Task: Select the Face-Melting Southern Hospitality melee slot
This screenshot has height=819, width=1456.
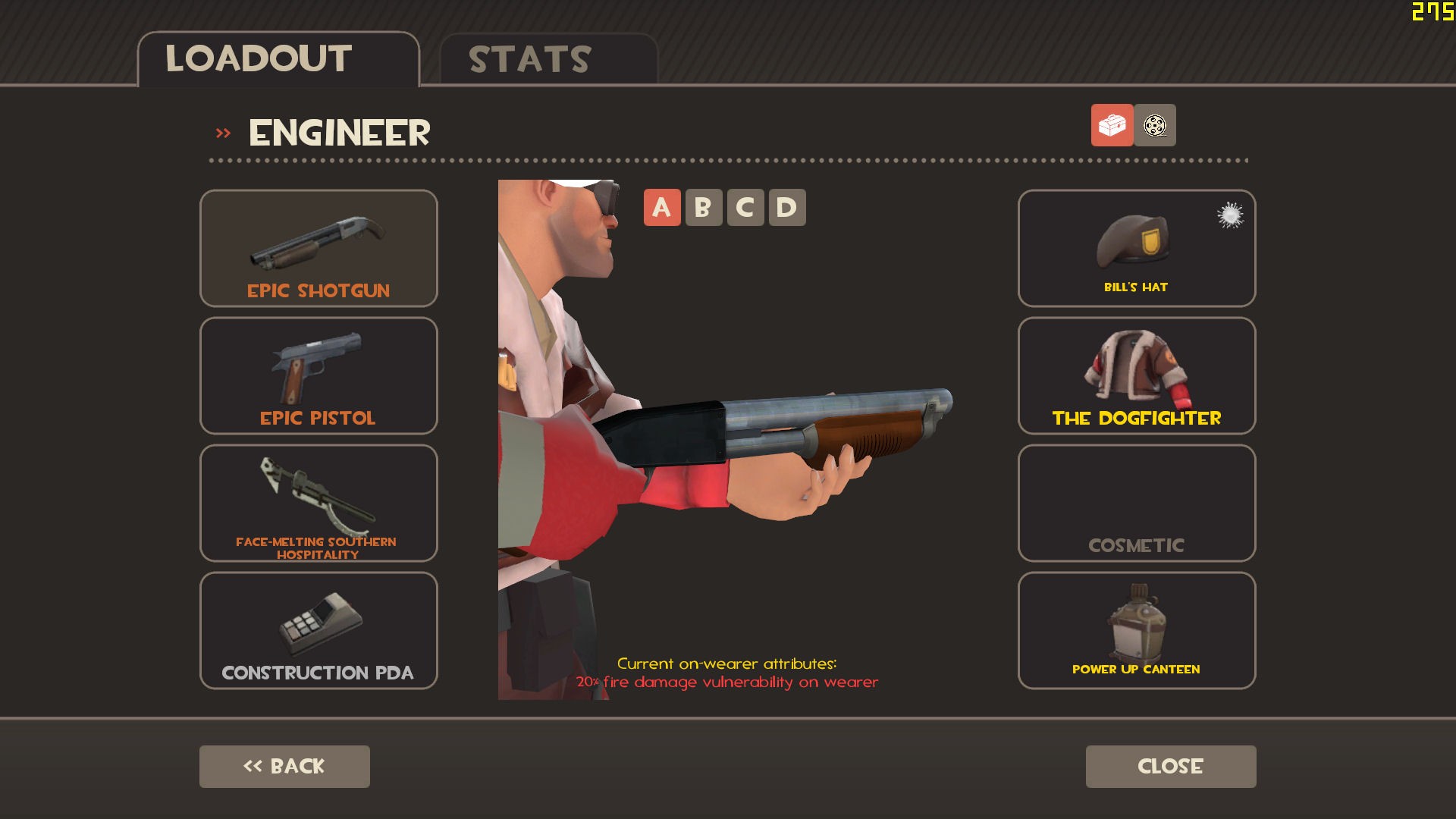Action: pos(318,502)
